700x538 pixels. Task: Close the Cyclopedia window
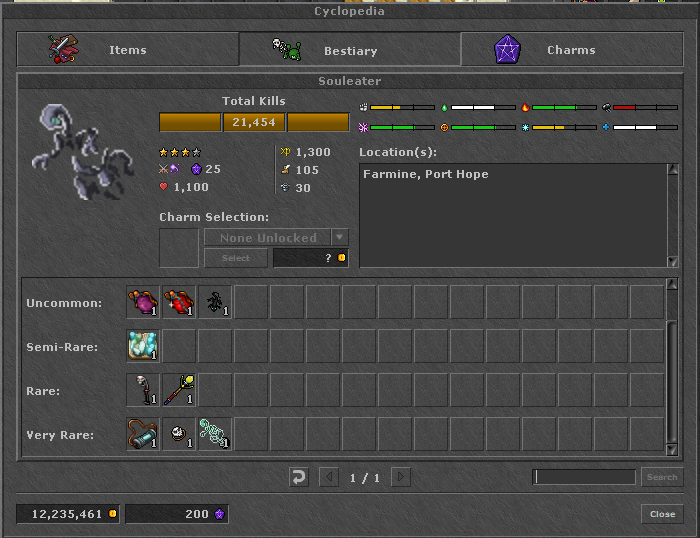pyautogui.click(x=662, y=514)
